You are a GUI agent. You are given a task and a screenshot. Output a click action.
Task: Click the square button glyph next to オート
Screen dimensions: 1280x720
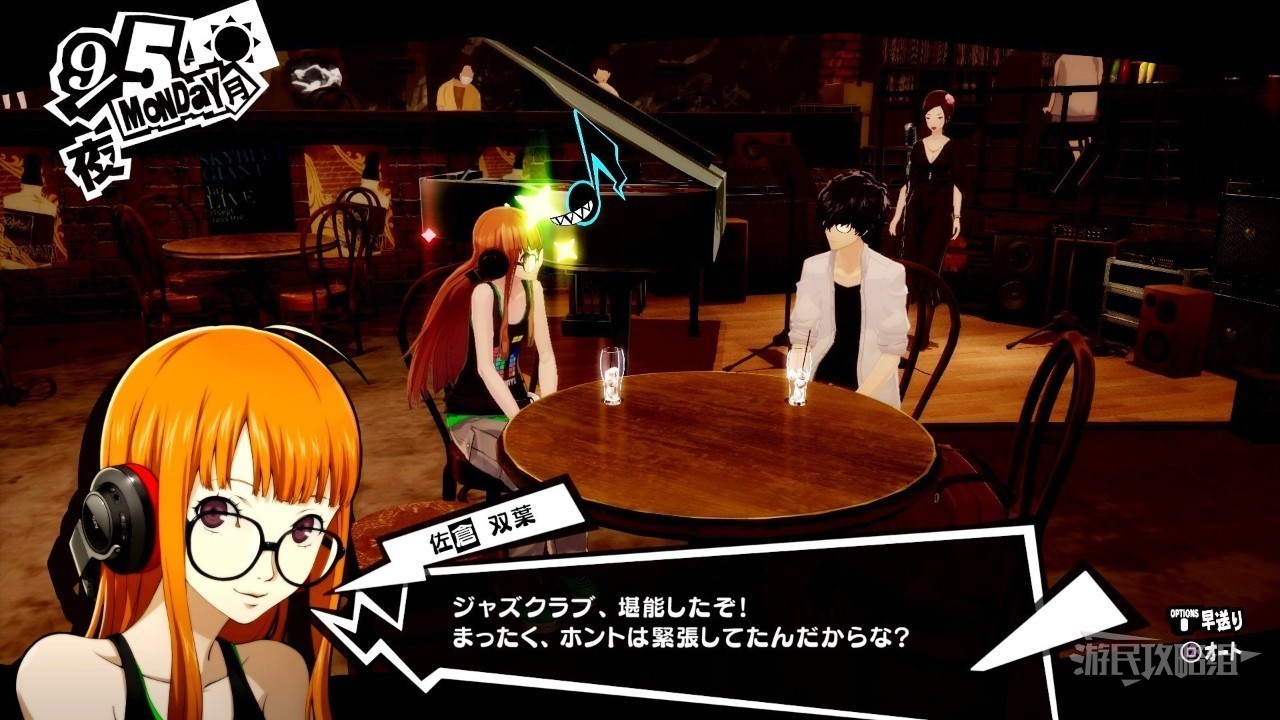[1190, 652]
